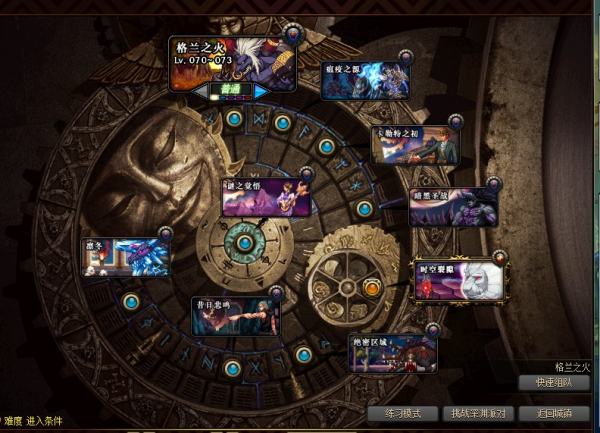This screenshot has width=600, height=433.
Task: Choose the 时空裂痕 dungeon with the white beast
Action: (460, 280)
